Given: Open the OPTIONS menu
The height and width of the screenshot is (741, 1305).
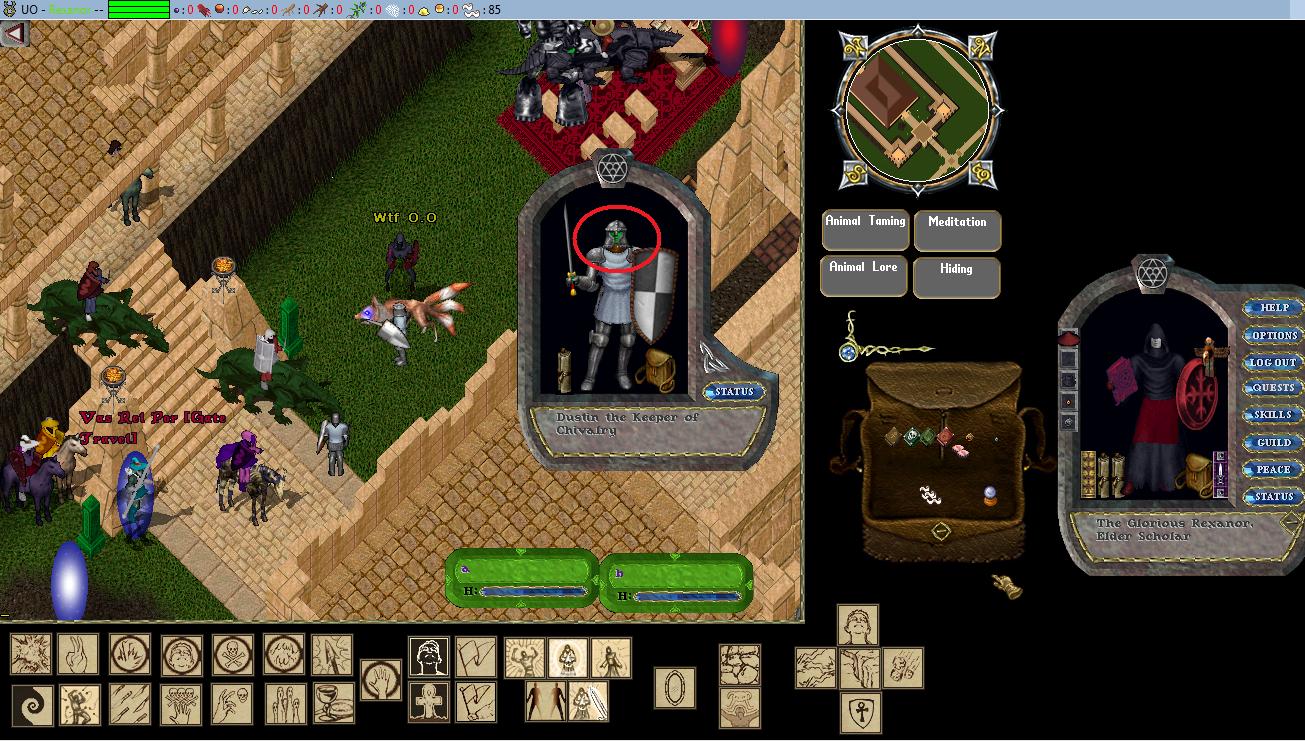Looking at the screenshot, I should click(x=1273, y=335).
